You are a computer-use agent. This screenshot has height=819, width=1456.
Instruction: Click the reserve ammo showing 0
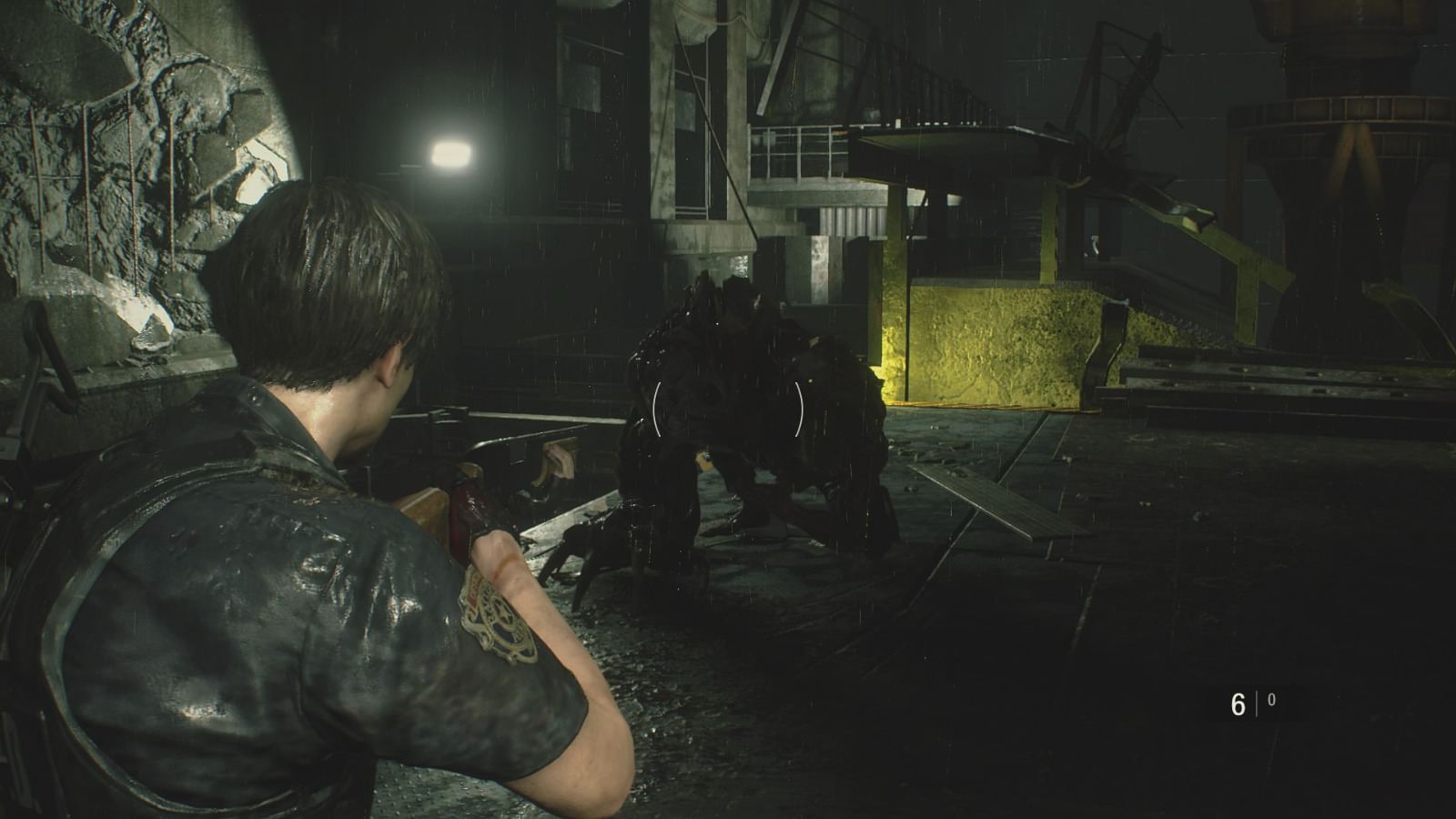[1271, 701]
